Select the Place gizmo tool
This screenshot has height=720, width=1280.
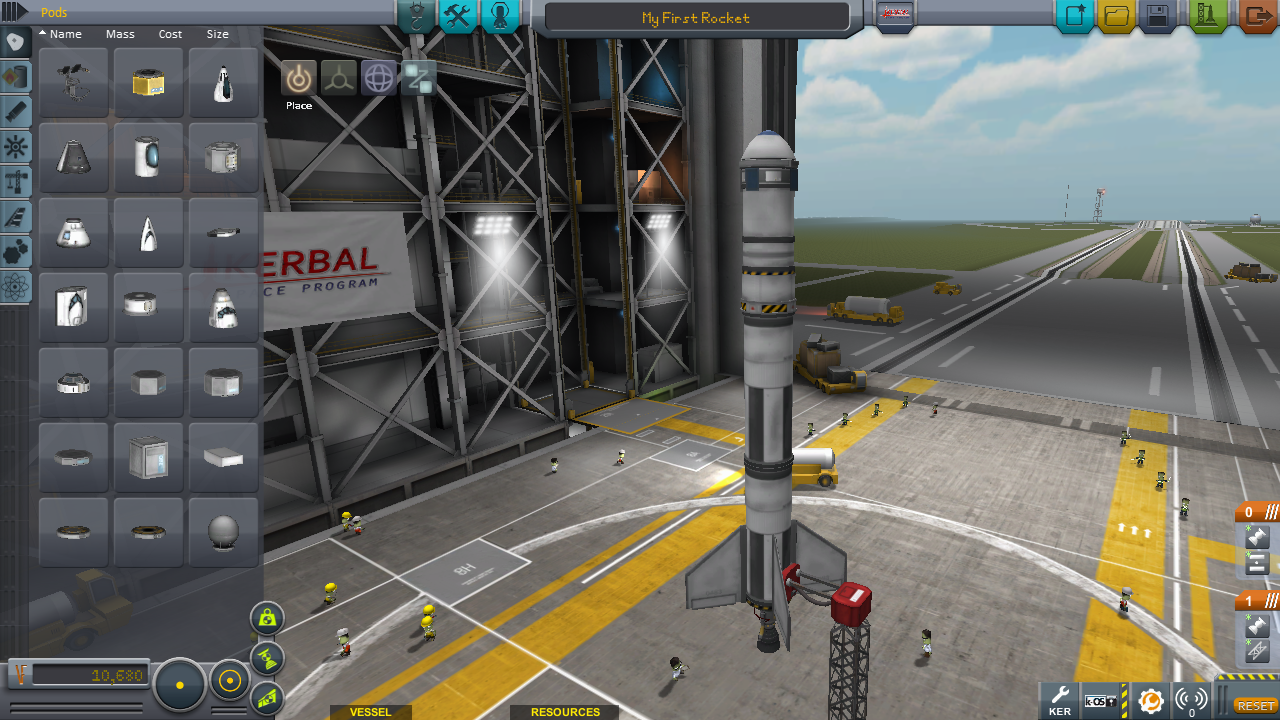pos(298,78)
